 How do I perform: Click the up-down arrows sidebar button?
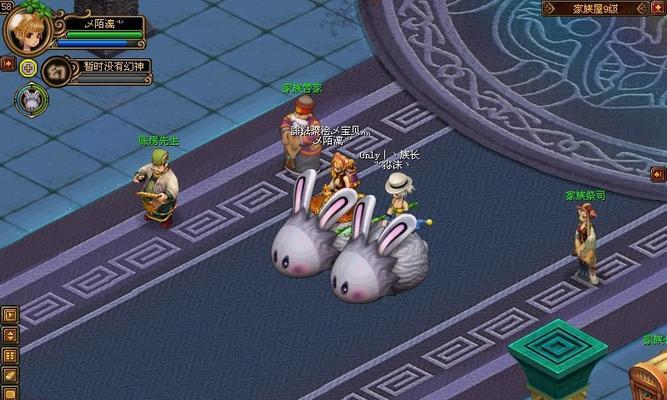click(10, 335)
